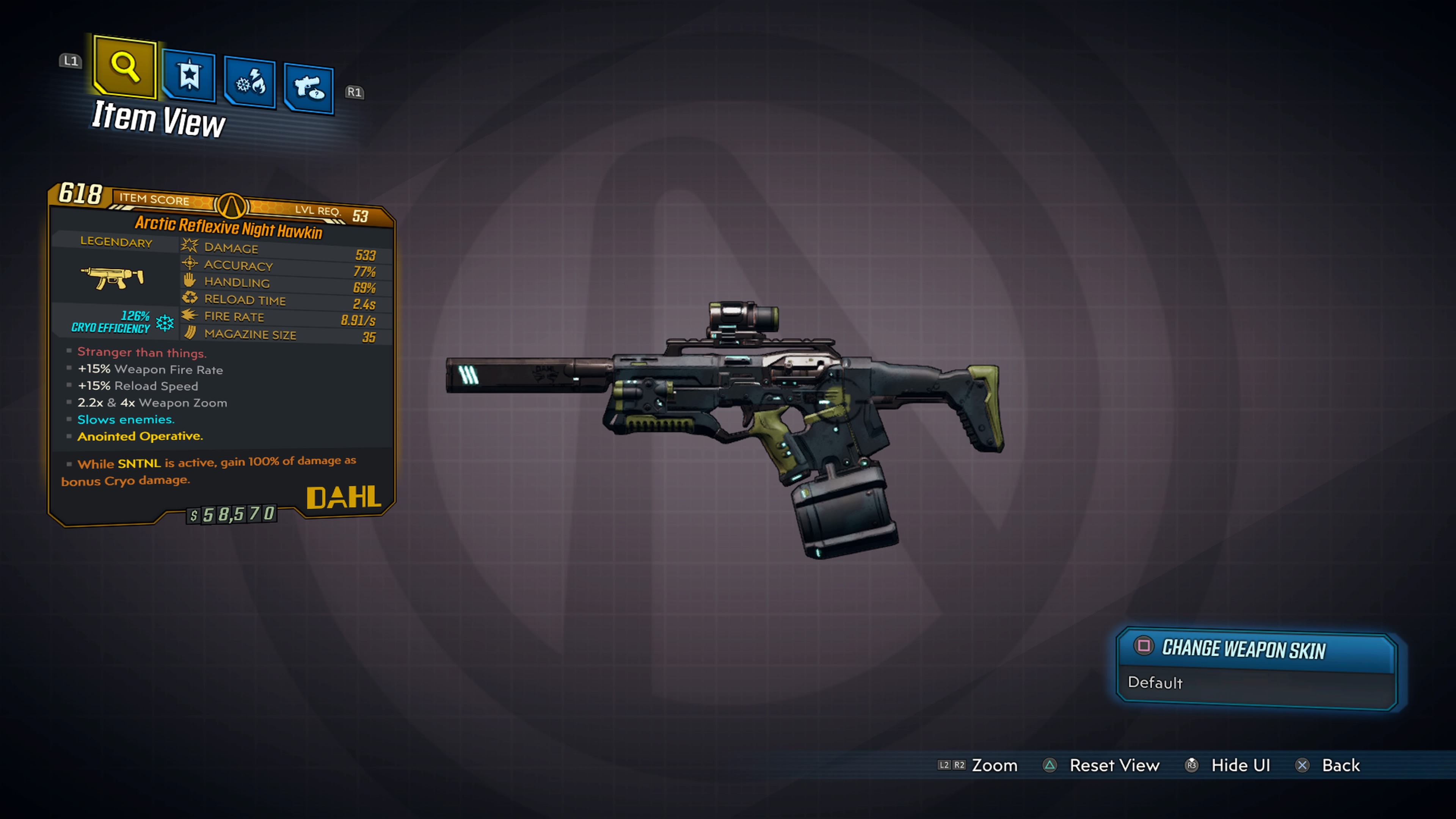Toggle Hide UI

(x=1240, y=765)
